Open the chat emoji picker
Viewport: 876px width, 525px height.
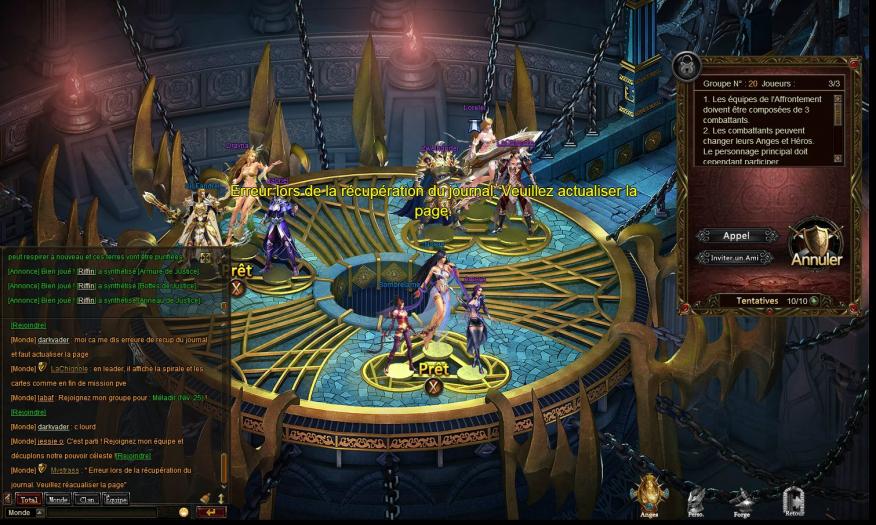click(183, 513)
